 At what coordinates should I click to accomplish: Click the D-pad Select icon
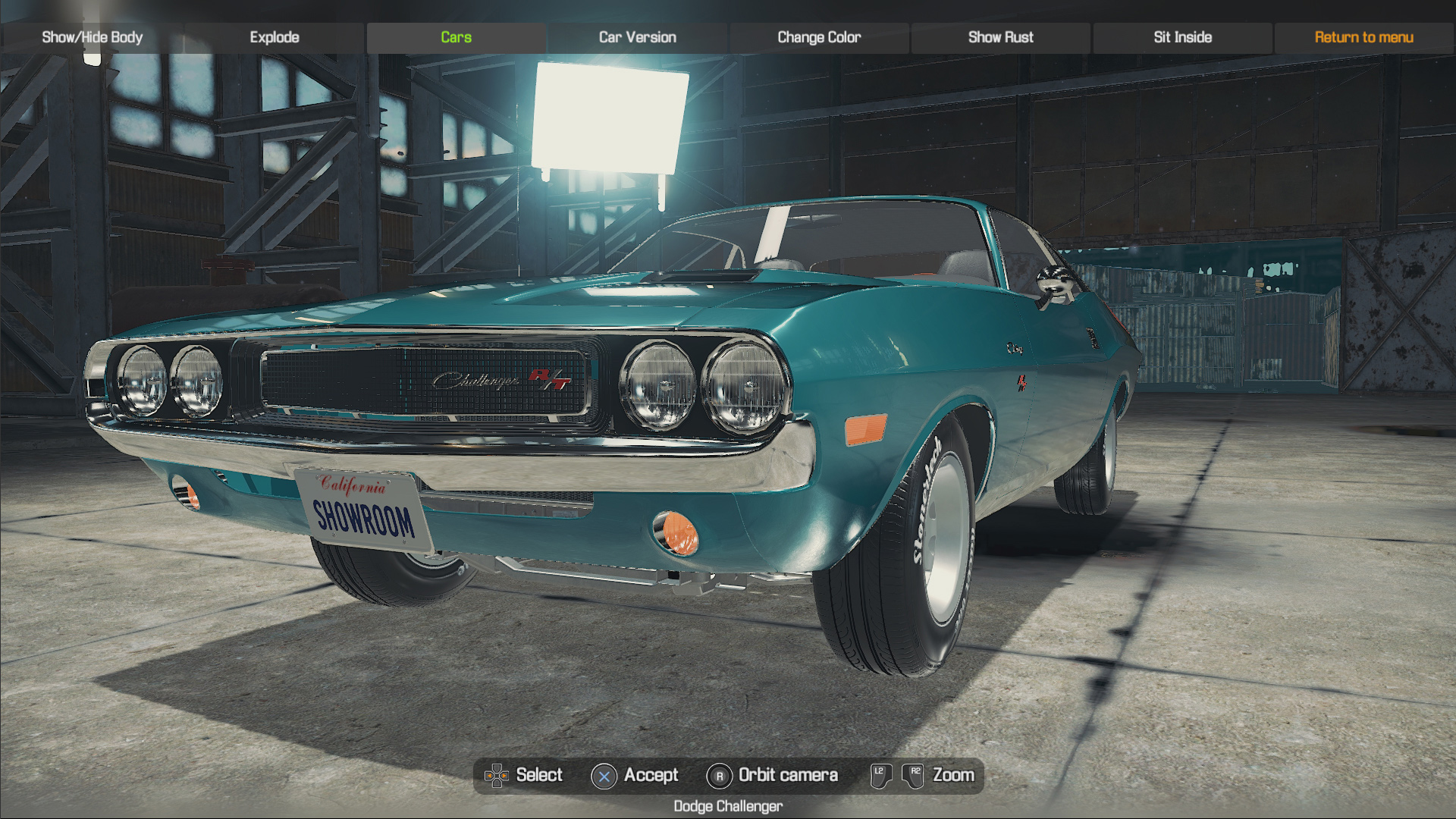point(497,775)
